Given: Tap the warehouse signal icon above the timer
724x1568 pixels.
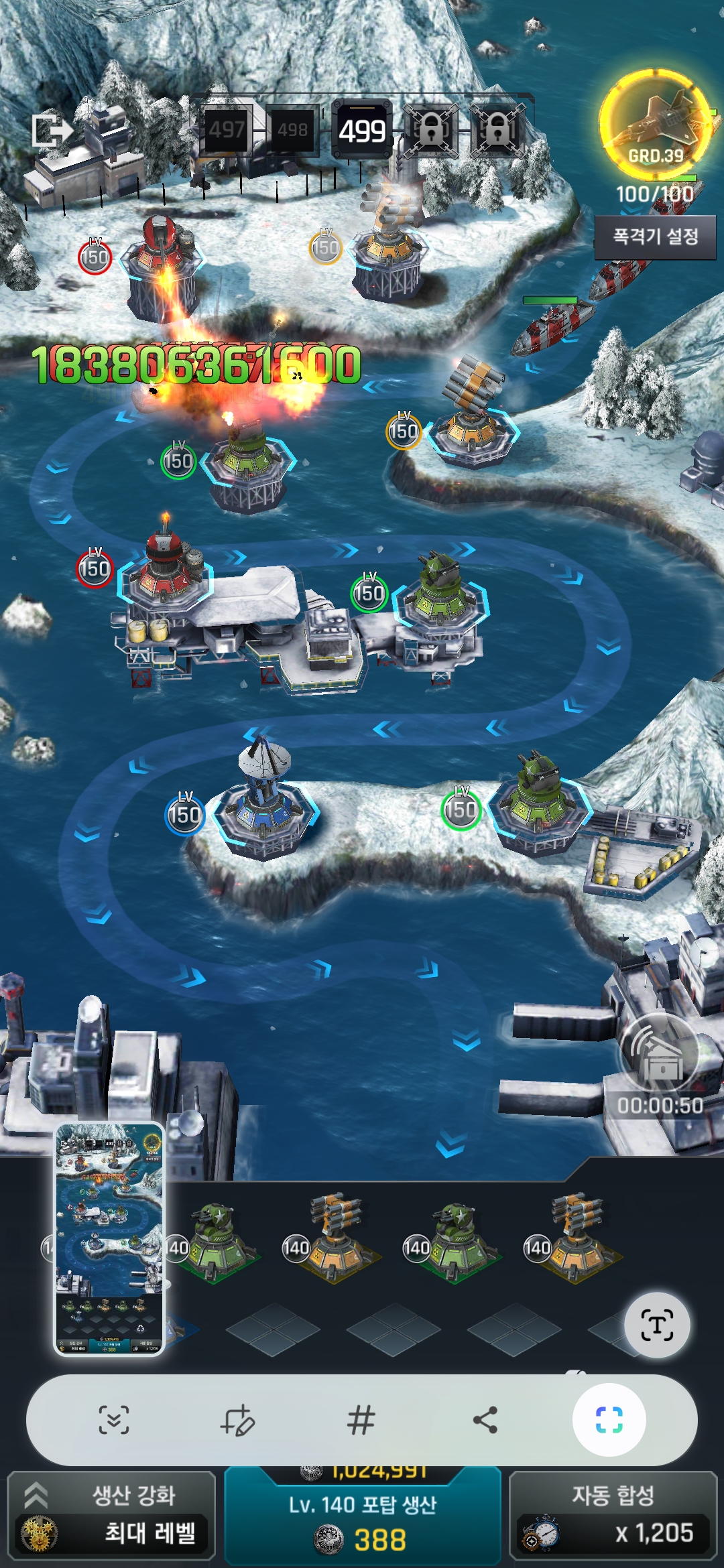Looking at the screenshot, I should (x=660, y=1053).
